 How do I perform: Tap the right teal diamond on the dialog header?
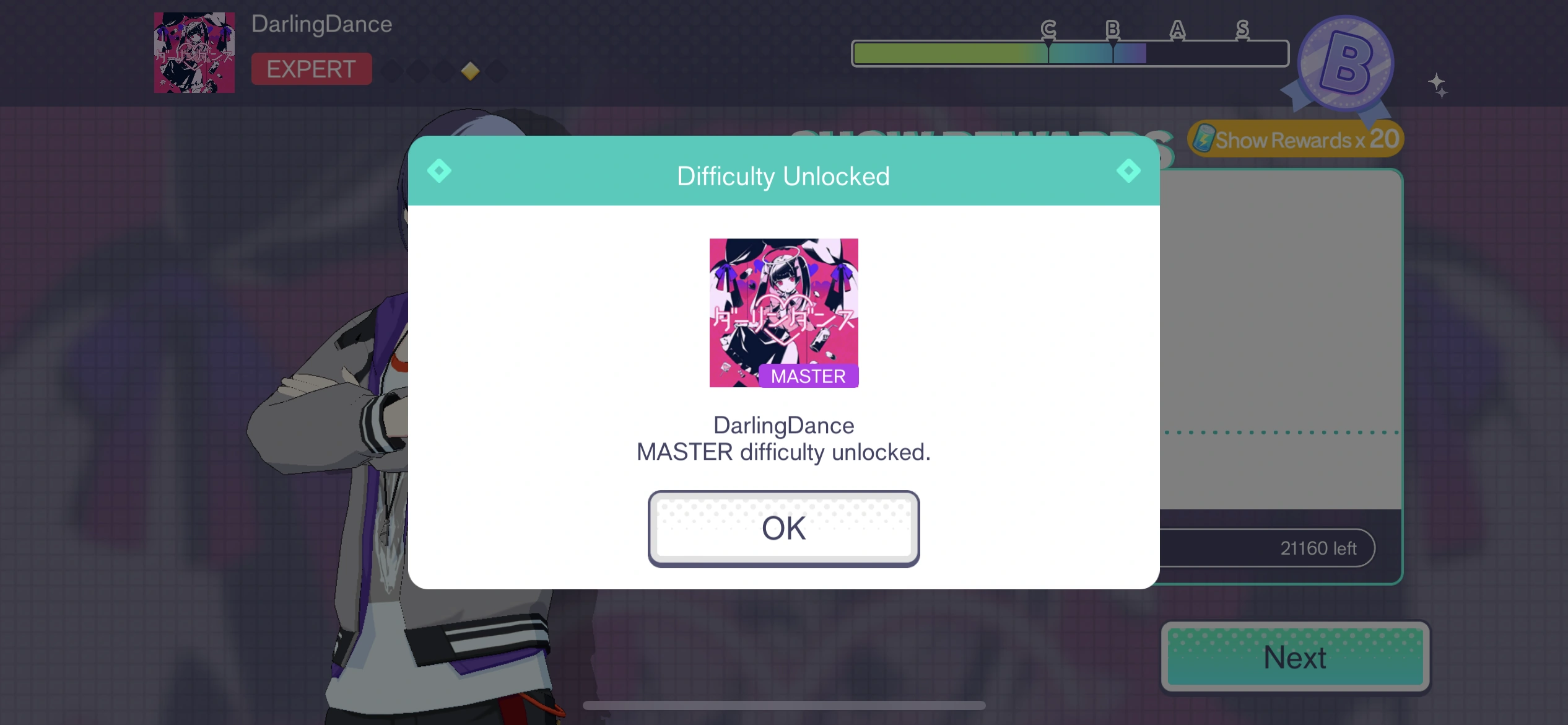[x=1128, y=172]
